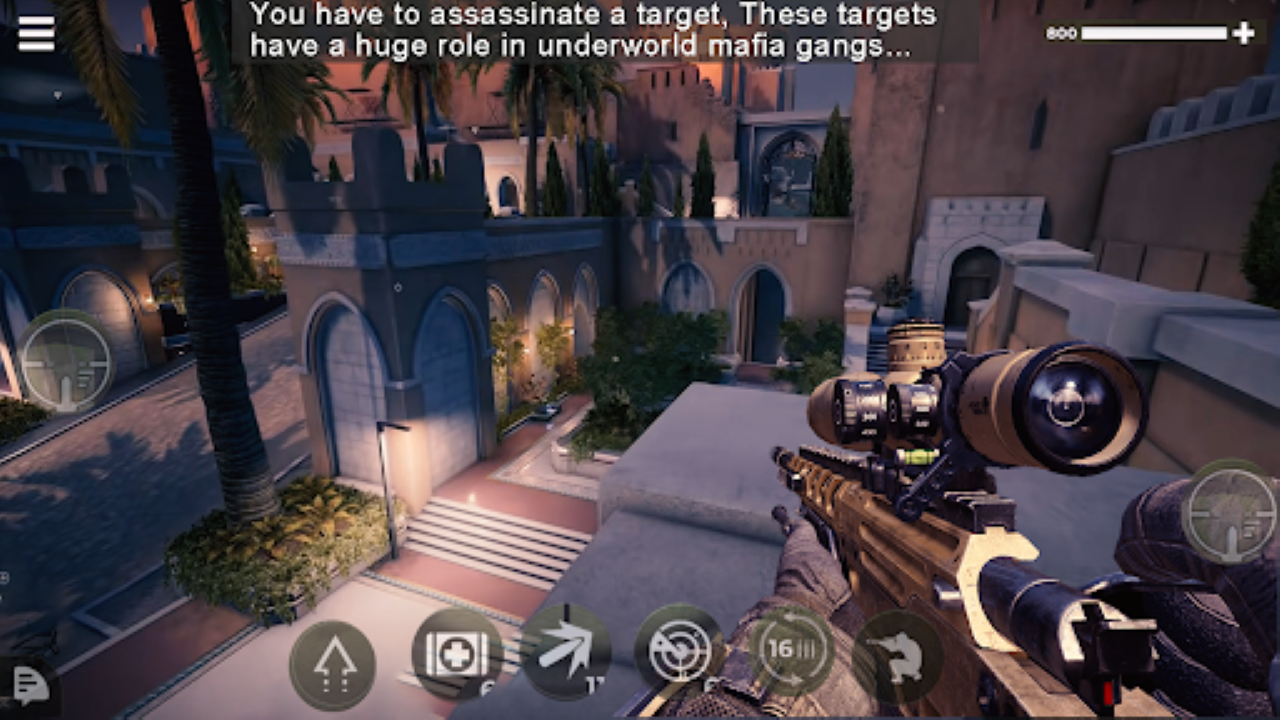Open the hamburger pause menu
Image resolution: width=1280 pixels, height=720 pixels.
coord(35,33)
